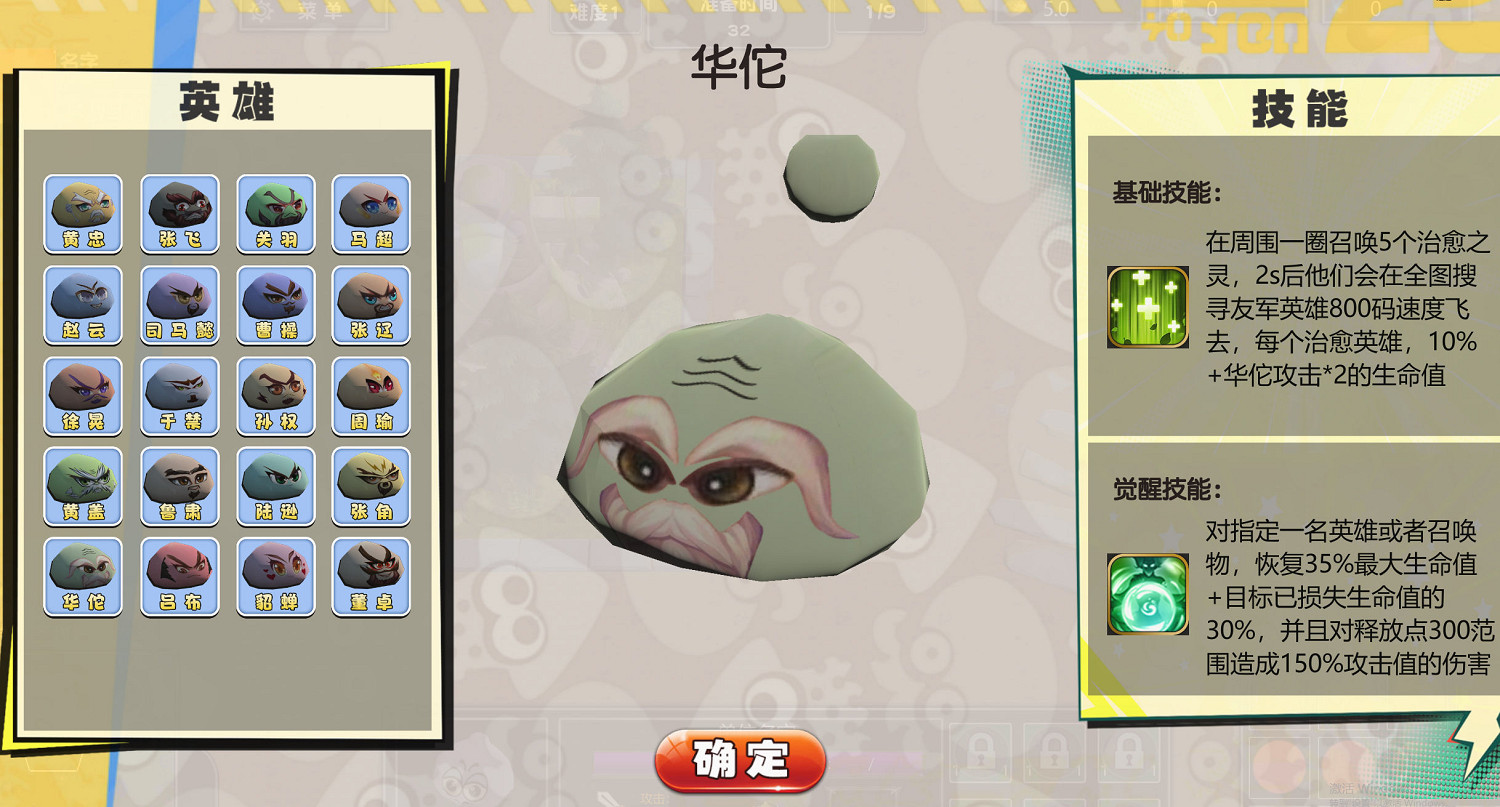Screen dimensions: 1500x807
Task: Select hero 吕布 in the bottom row
Action: [179, 575]
